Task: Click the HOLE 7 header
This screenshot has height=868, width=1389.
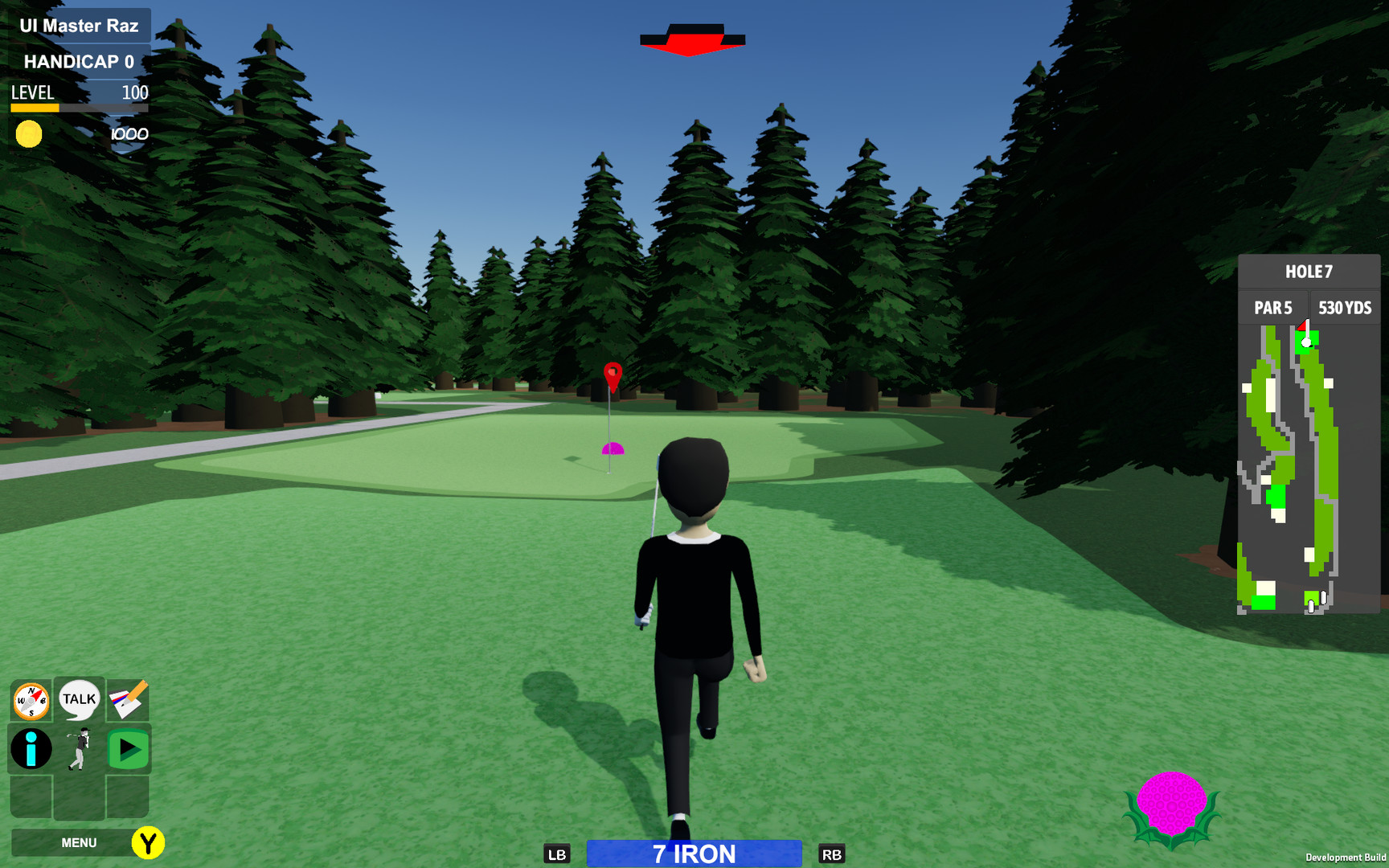Action: [1309, 271]
